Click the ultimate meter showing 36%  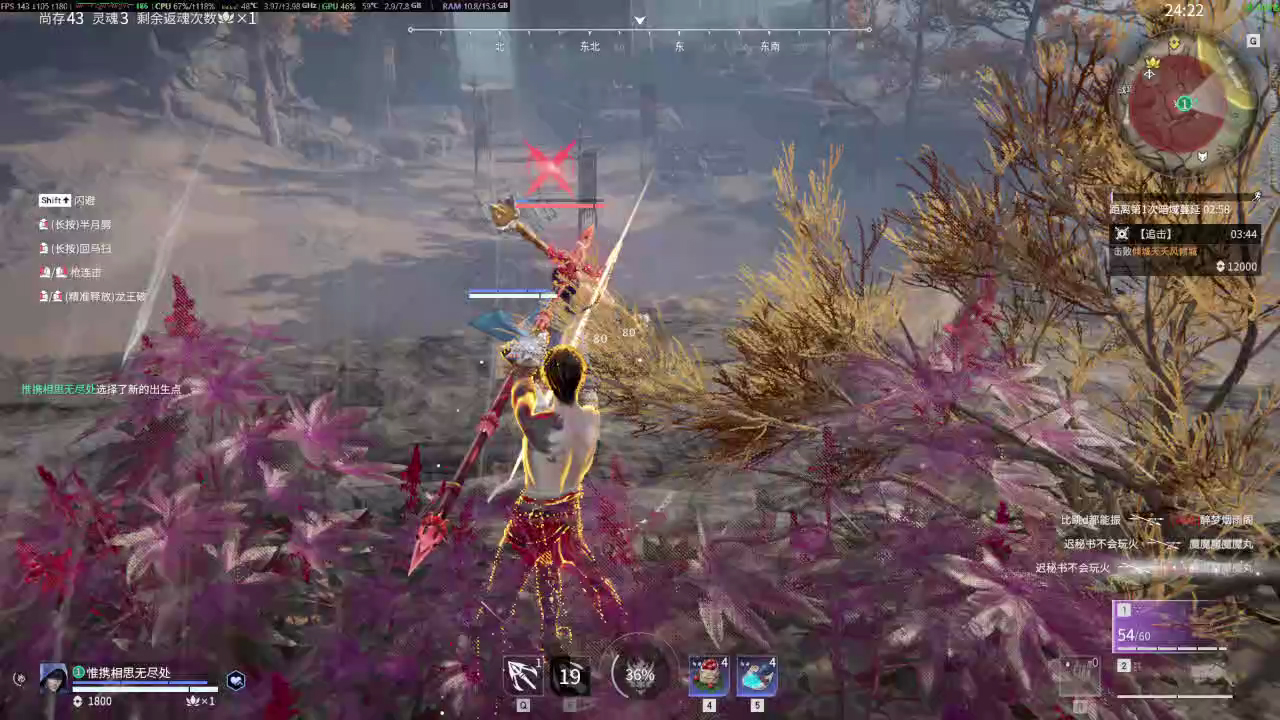pos(639,675)
